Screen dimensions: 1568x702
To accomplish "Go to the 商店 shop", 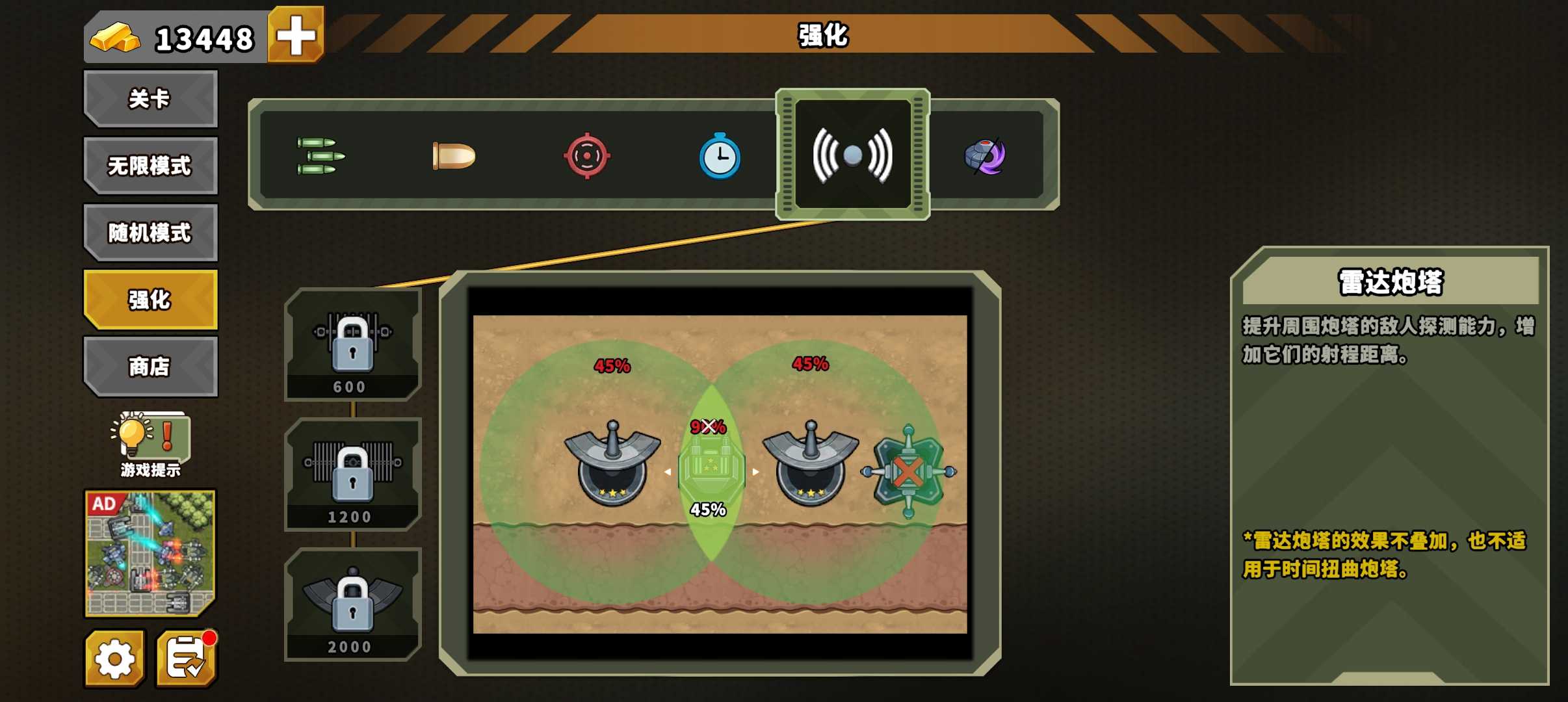I will 150,367.
